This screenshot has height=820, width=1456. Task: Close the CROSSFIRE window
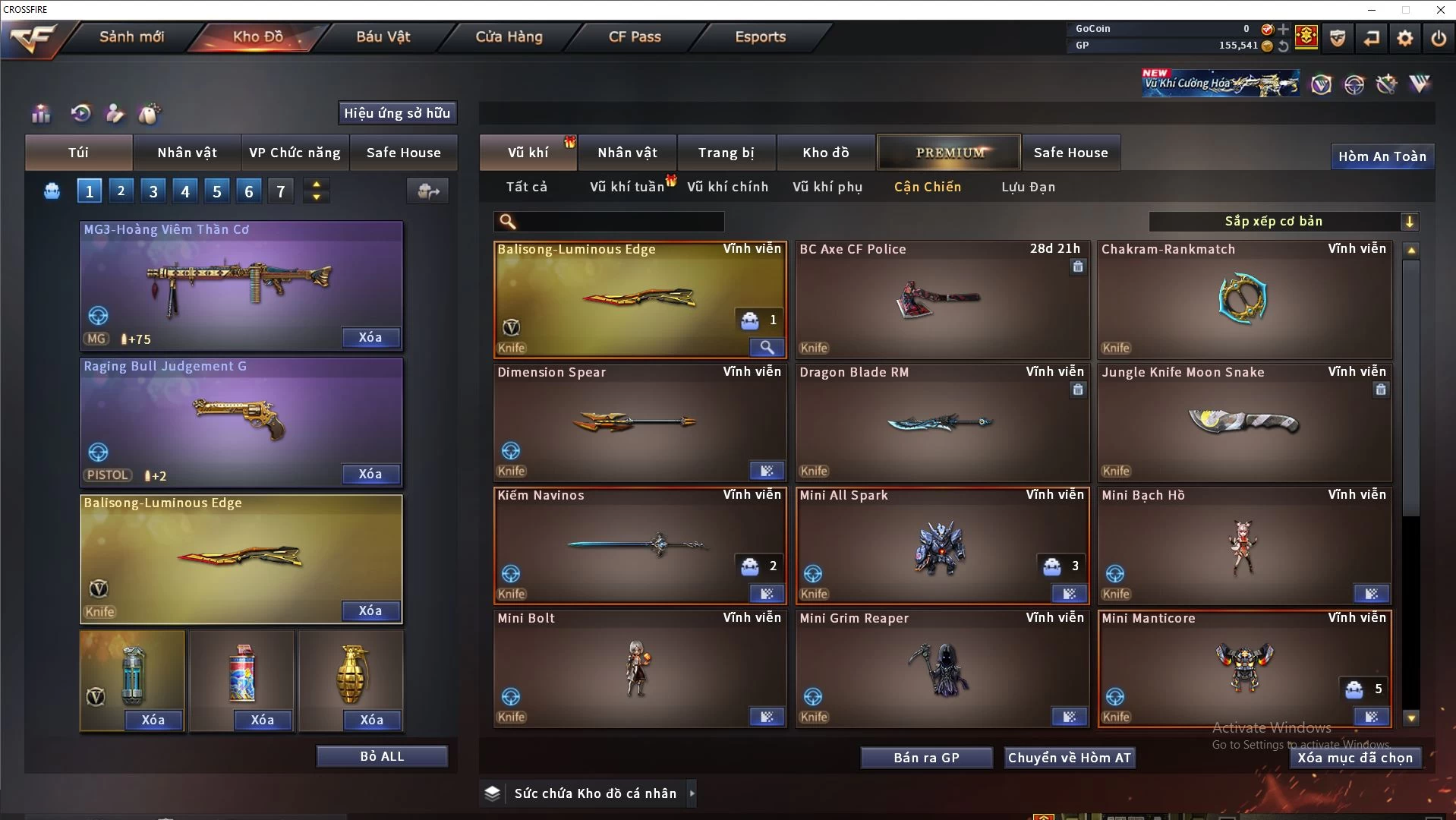pyautogui.click(x=1440, y=10)
